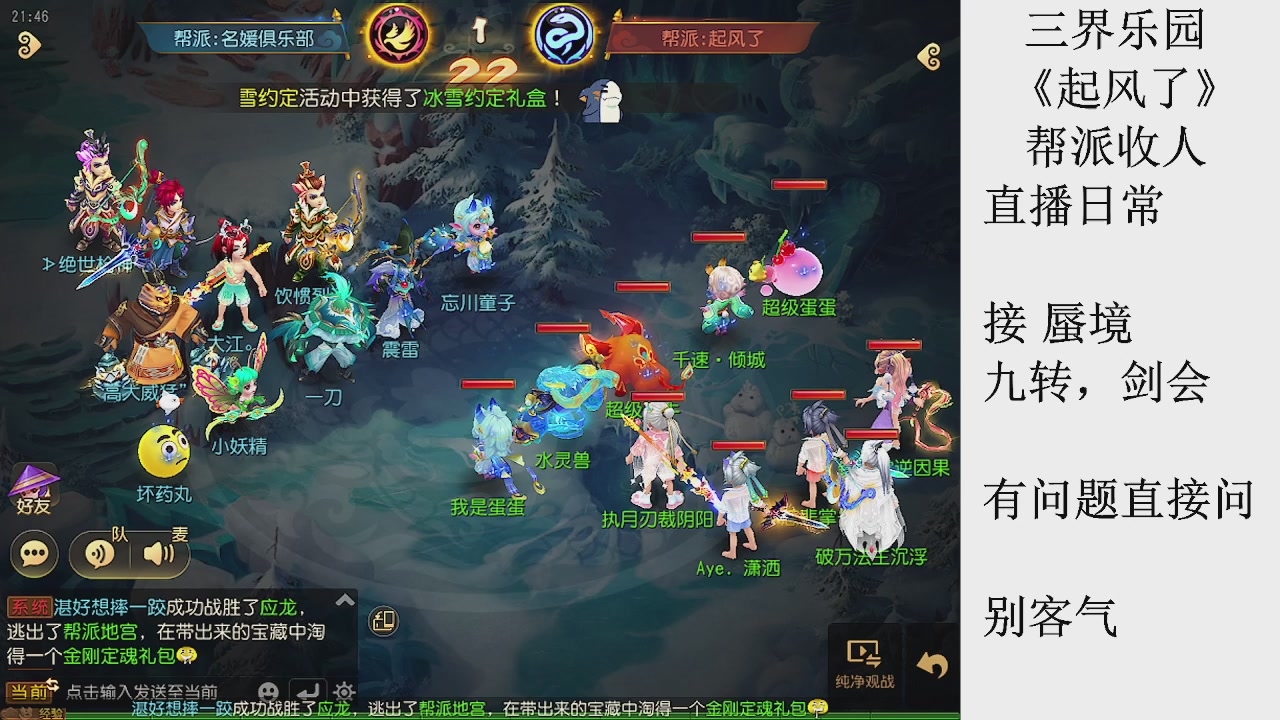Toggle 队 team voice channel
1280x720 pixels.
click(x=99, y=553)
